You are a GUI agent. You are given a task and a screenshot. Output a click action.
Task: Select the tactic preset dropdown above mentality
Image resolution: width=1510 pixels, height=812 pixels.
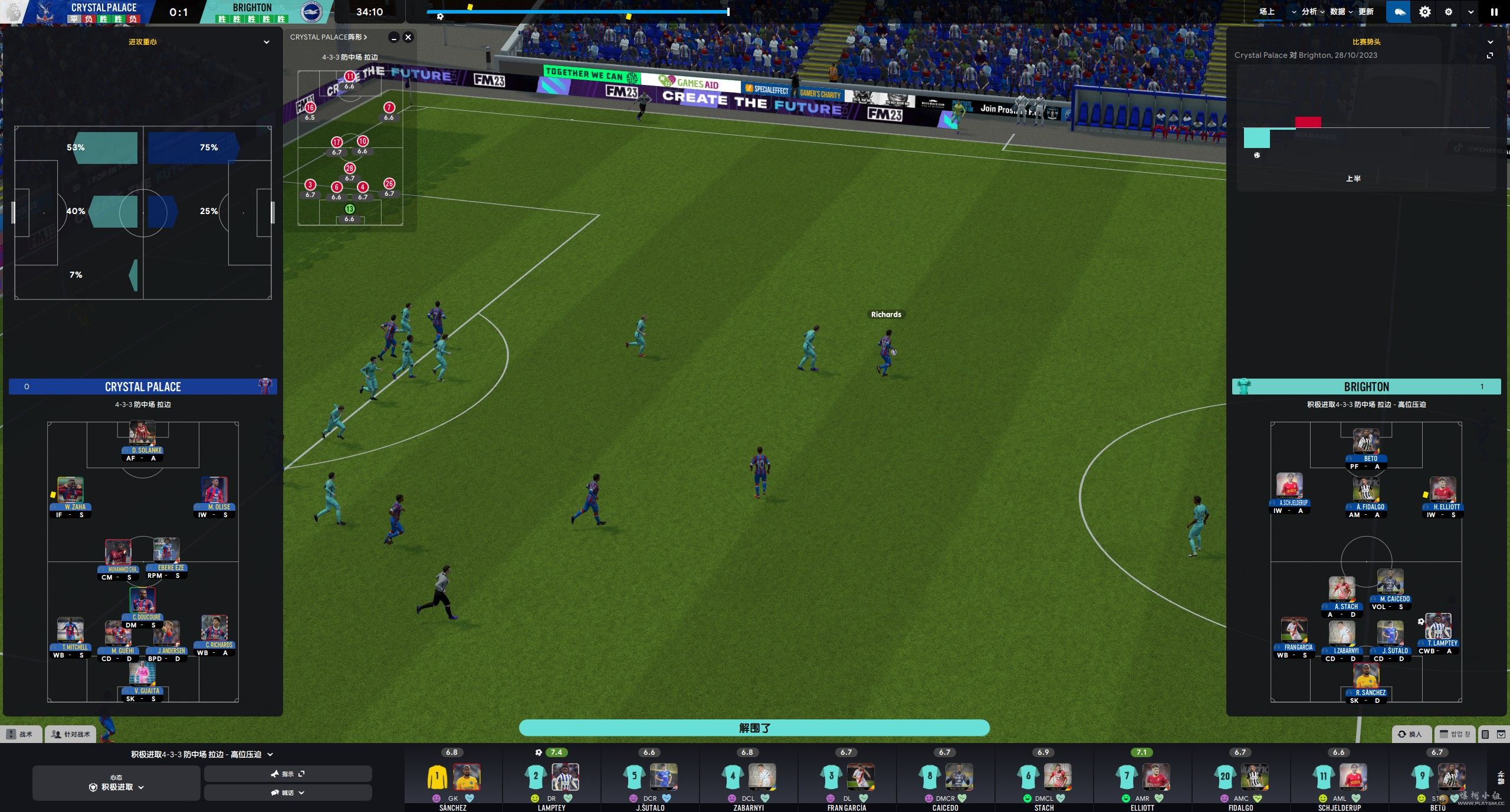pos(202,754)
